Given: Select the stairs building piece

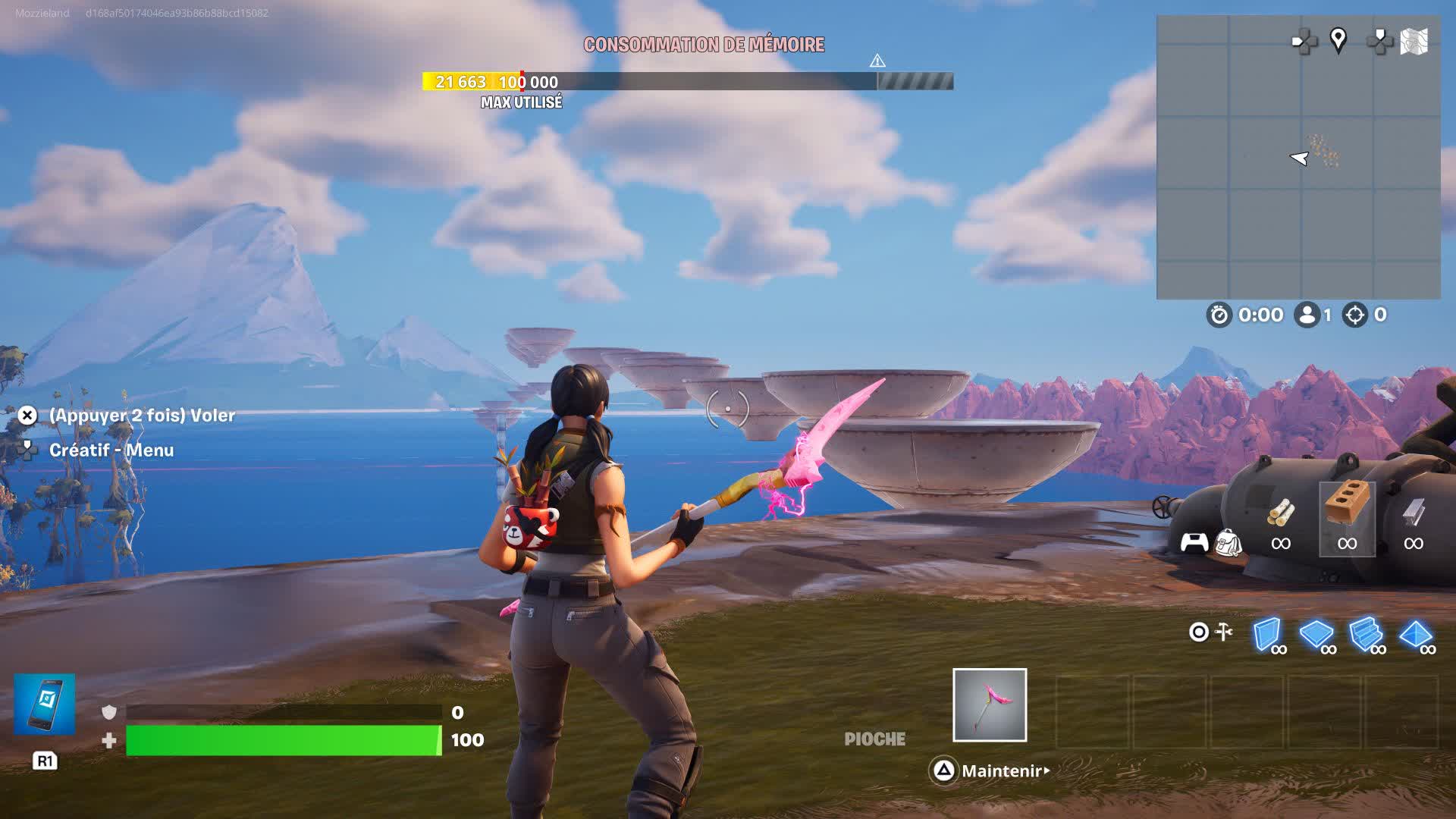Looking at the screenshot, I should pyautogui.click(x=1367, y=635).
